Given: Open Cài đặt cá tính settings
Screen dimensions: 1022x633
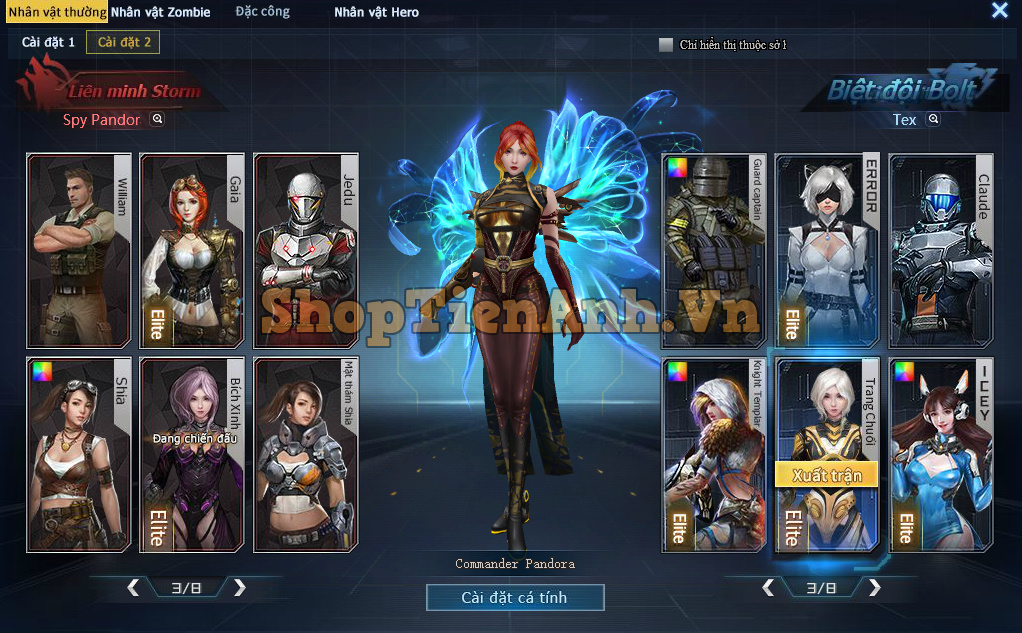Looking at the screenshot, I should coord(515,598).
